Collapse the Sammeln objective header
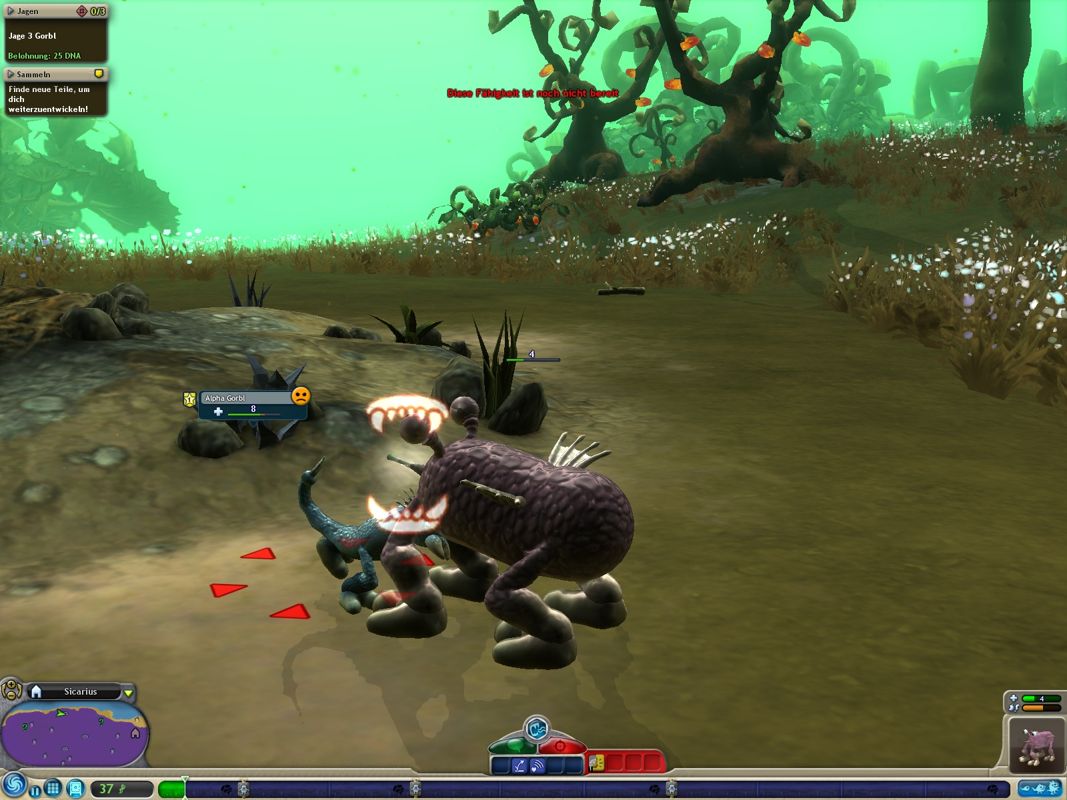1067x800 pixels. pyautogui.click(x=12, y=74)
